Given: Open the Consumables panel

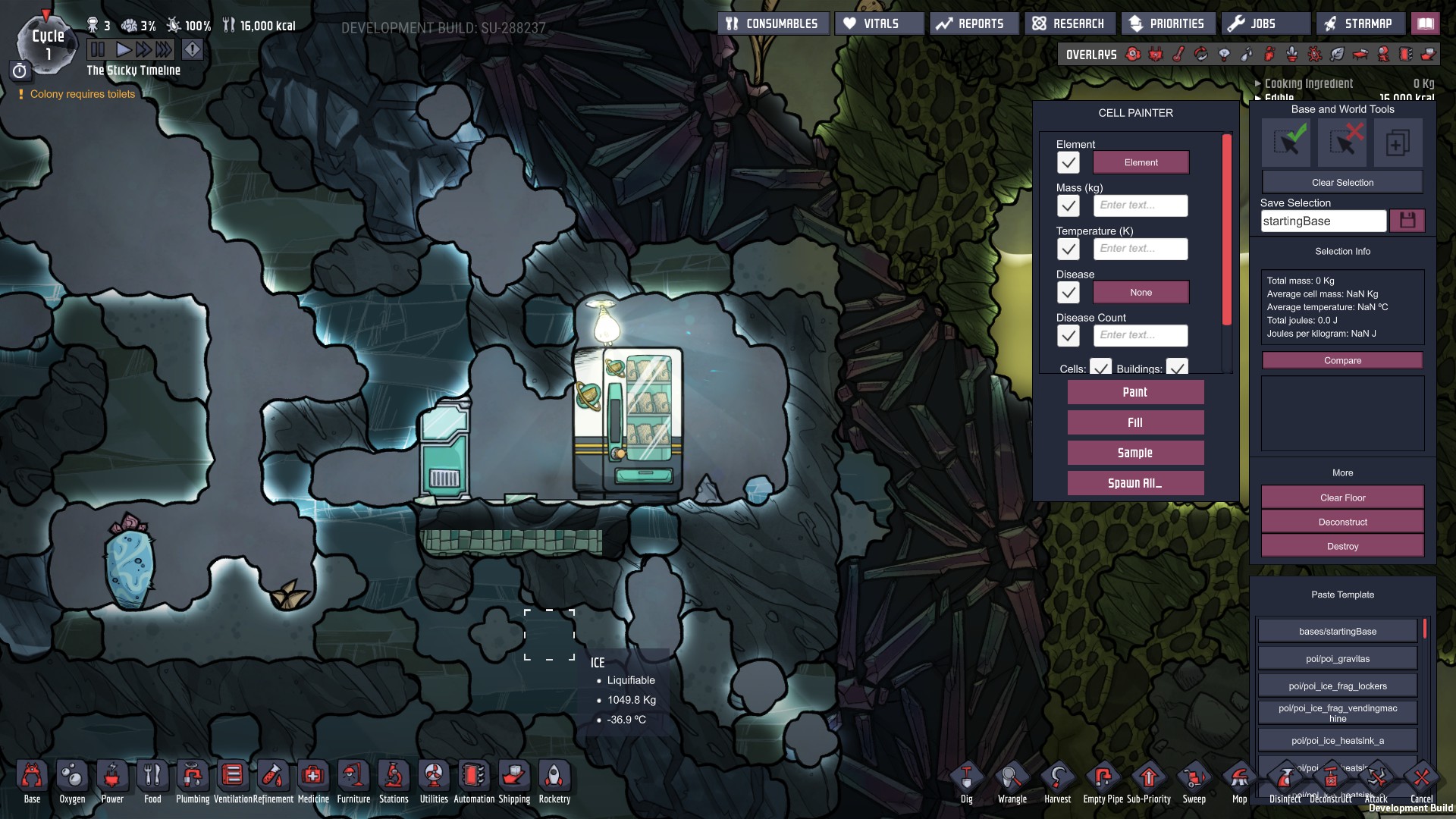Looking at the screenshot, I should [773, 24].
